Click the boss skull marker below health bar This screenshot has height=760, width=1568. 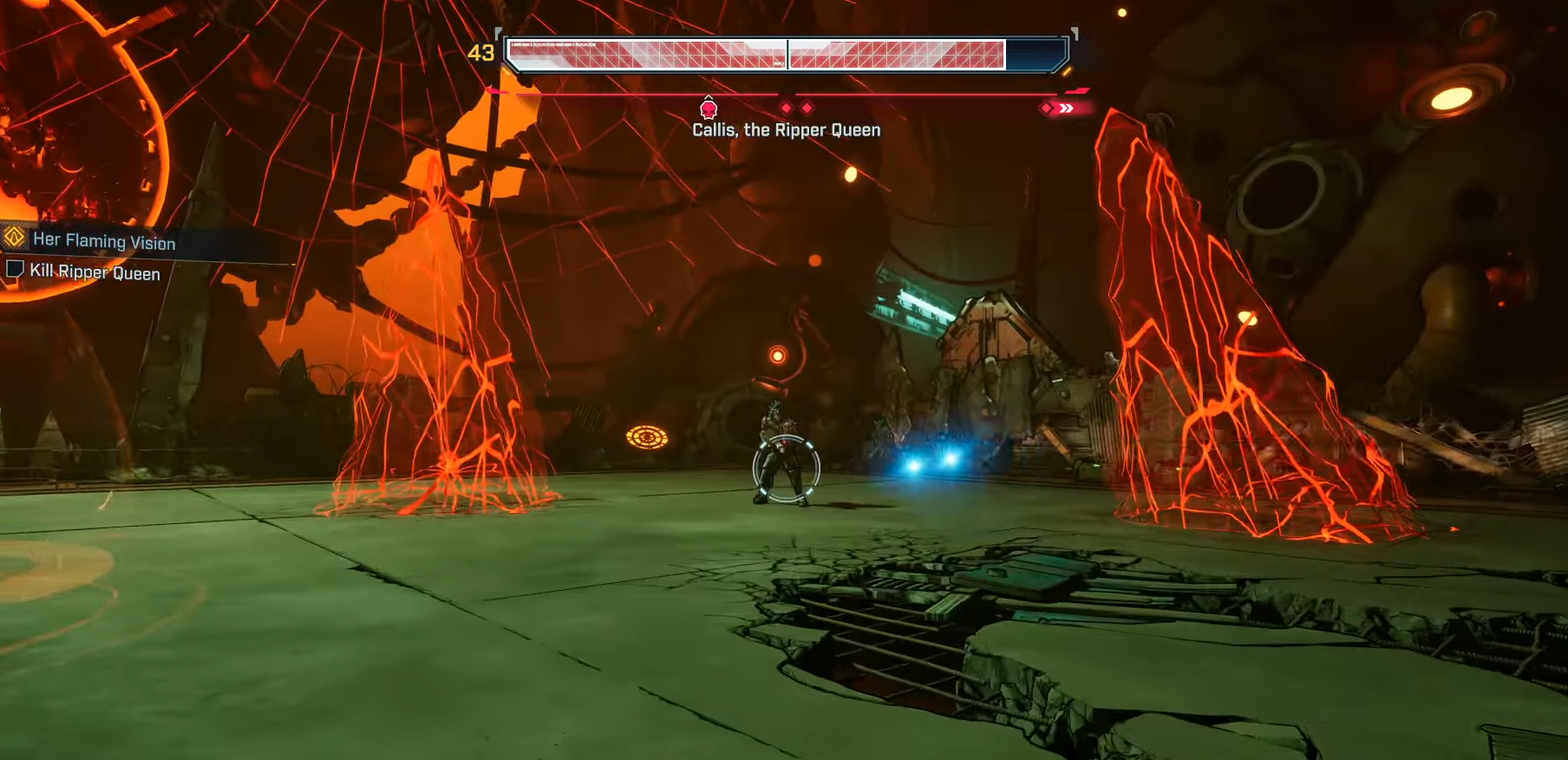(709, 108)
